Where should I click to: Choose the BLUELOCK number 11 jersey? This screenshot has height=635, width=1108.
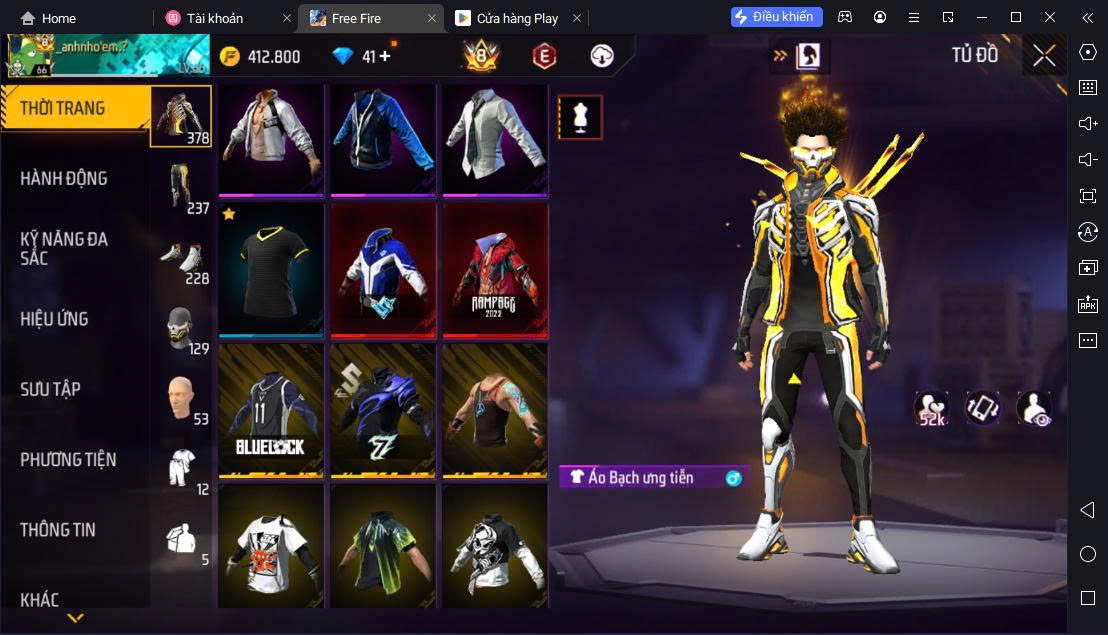tap(271, 410)
